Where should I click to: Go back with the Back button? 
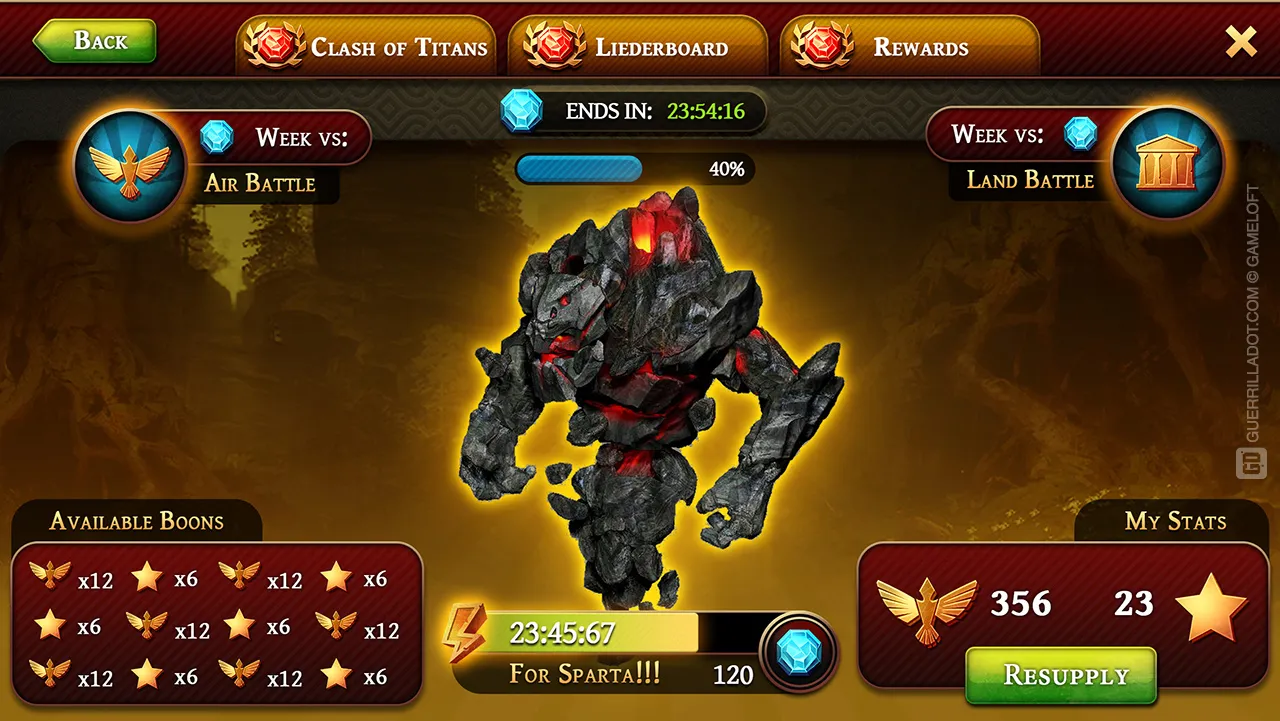pos(95,41)
